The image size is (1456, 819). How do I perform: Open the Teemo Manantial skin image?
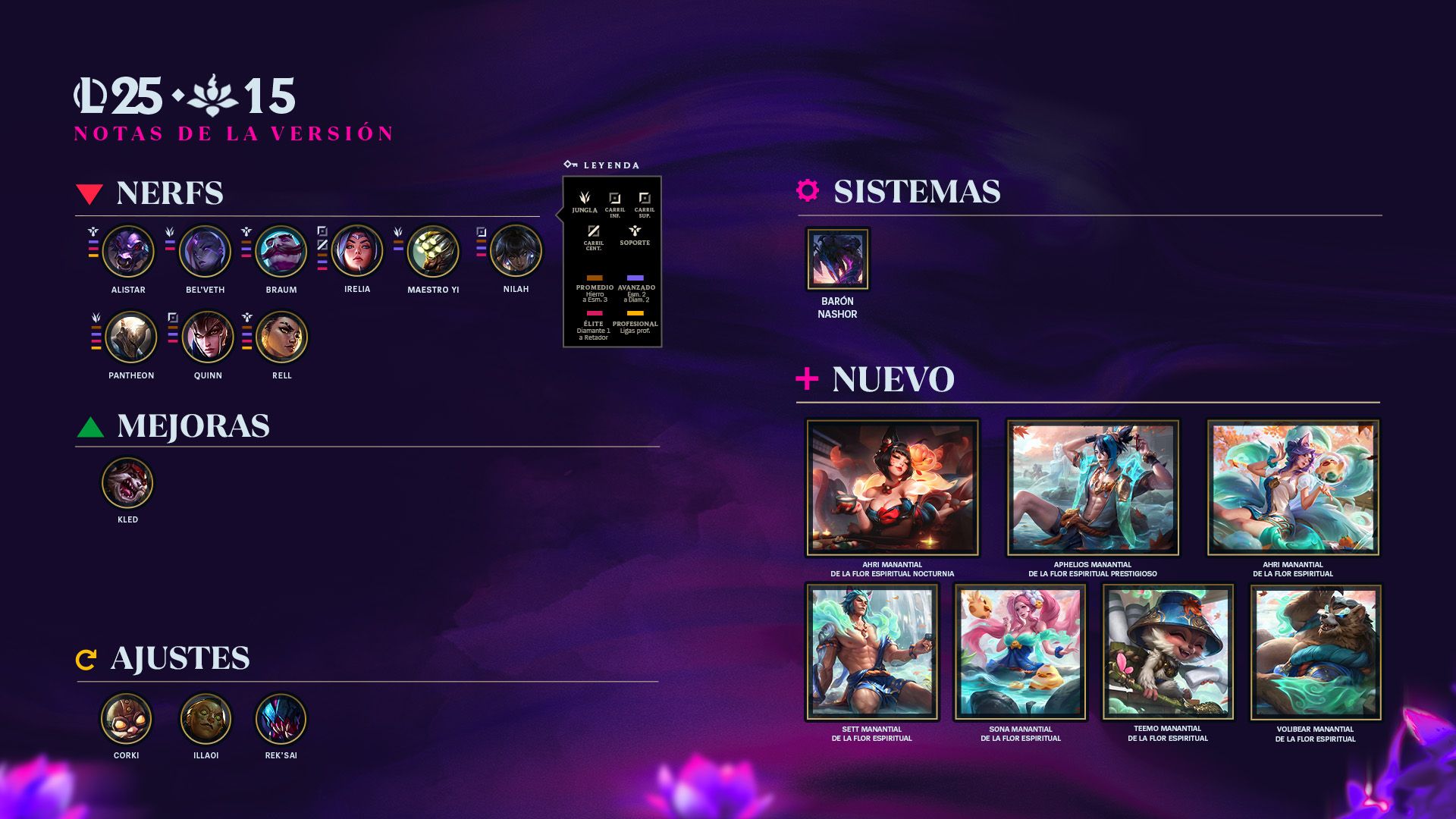[x=1168, y=652]
